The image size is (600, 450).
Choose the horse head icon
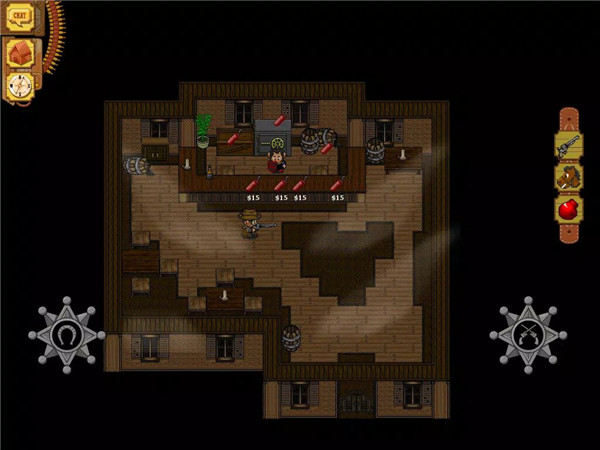pos(568,178)
